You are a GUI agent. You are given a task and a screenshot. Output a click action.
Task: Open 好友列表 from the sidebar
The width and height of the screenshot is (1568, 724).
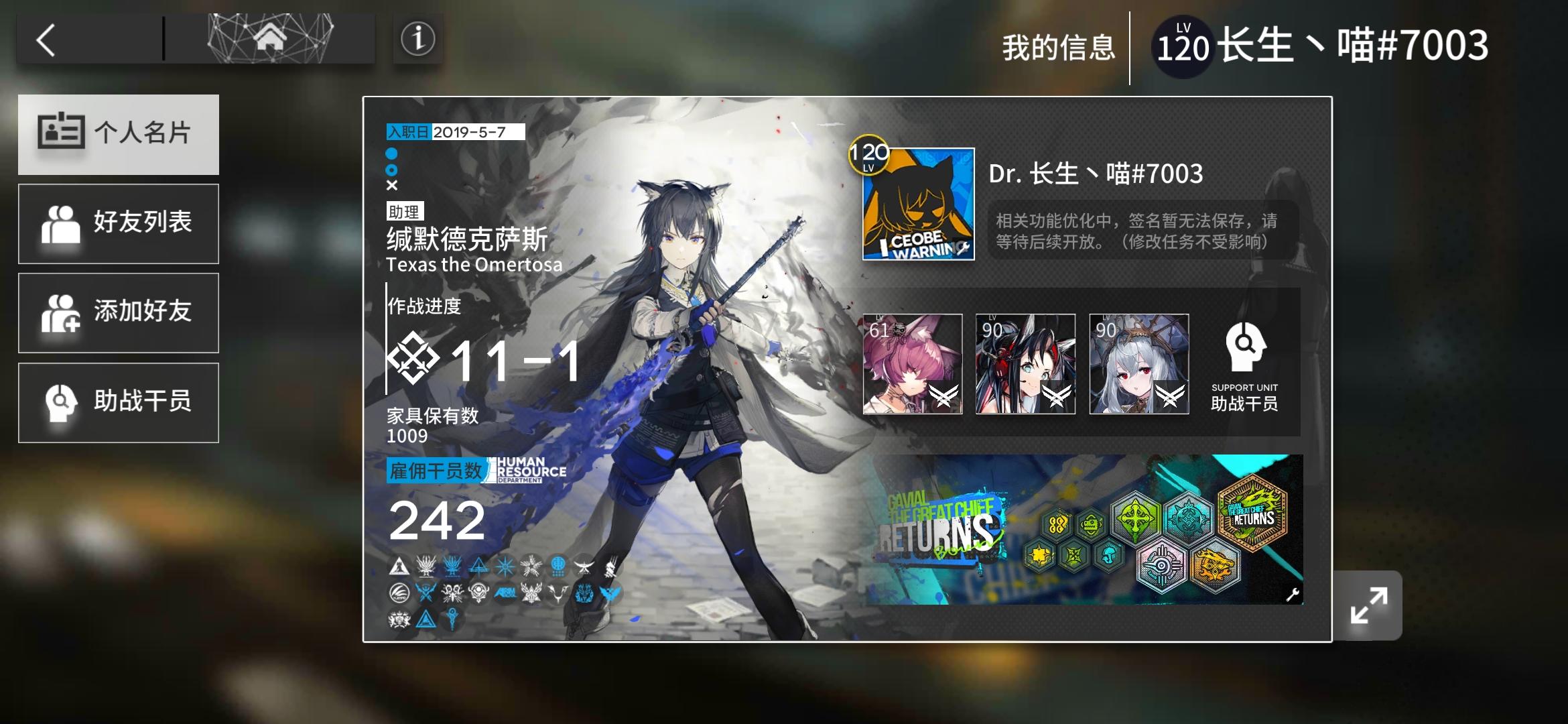click(x=119, y=223)
